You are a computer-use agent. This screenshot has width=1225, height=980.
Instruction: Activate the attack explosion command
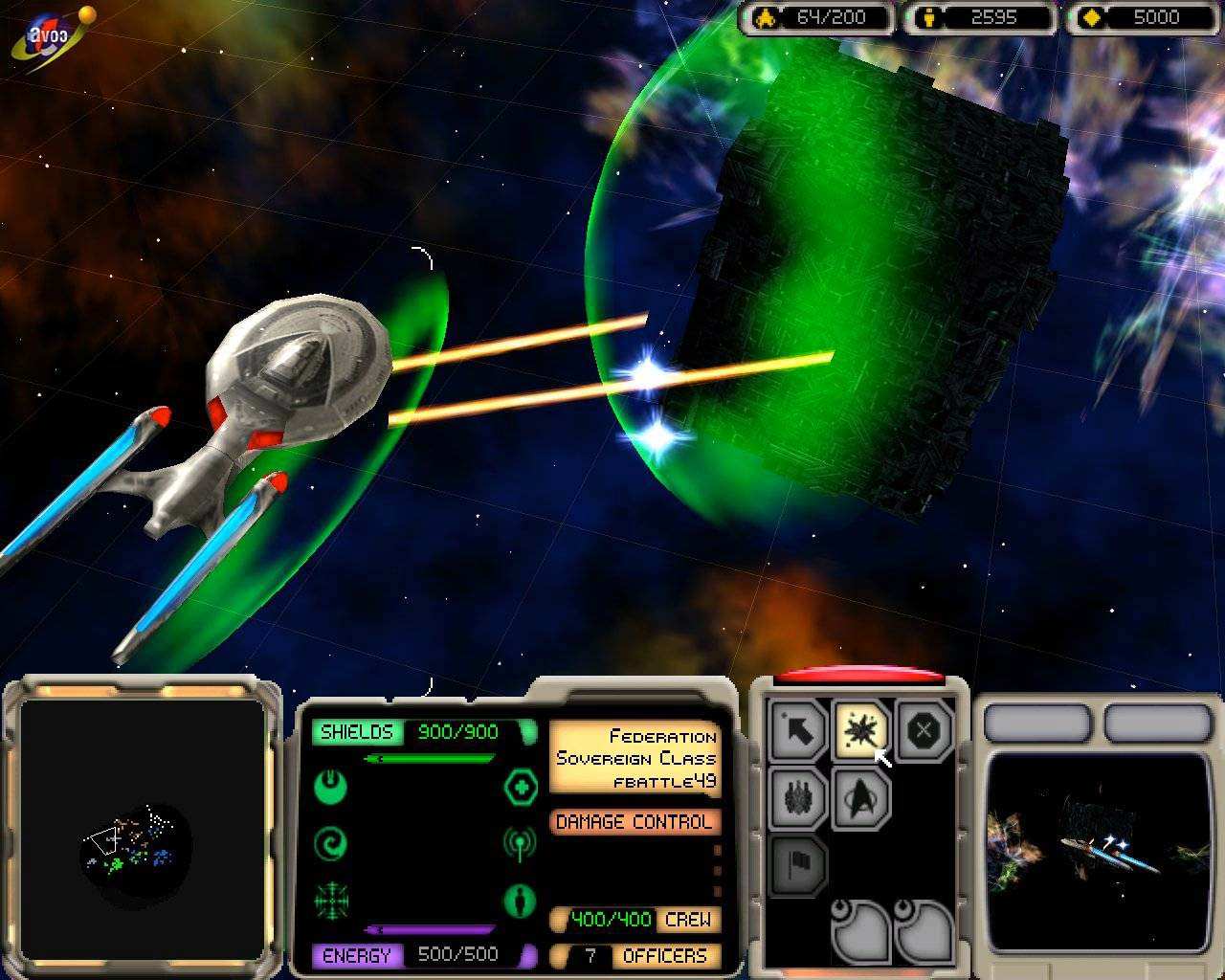click(860, 731)
